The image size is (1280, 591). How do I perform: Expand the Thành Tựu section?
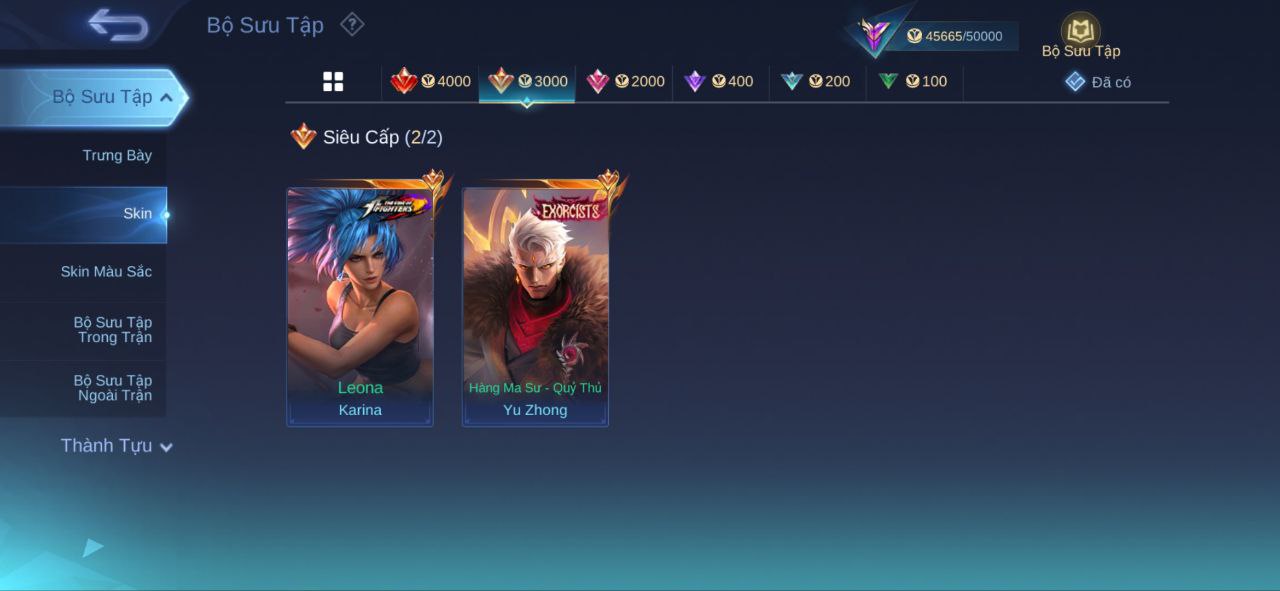(x=116, y=446)
